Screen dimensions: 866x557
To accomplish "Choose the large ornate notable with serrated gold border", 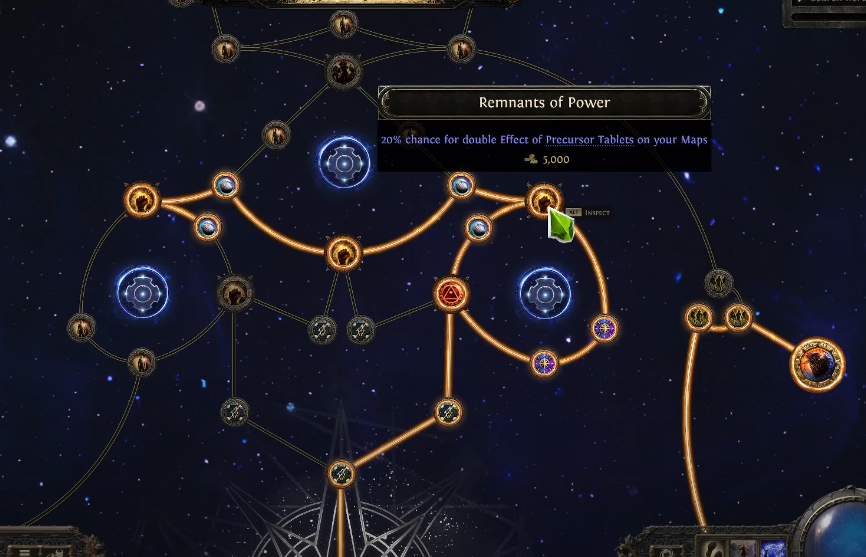I will (817, 364).
